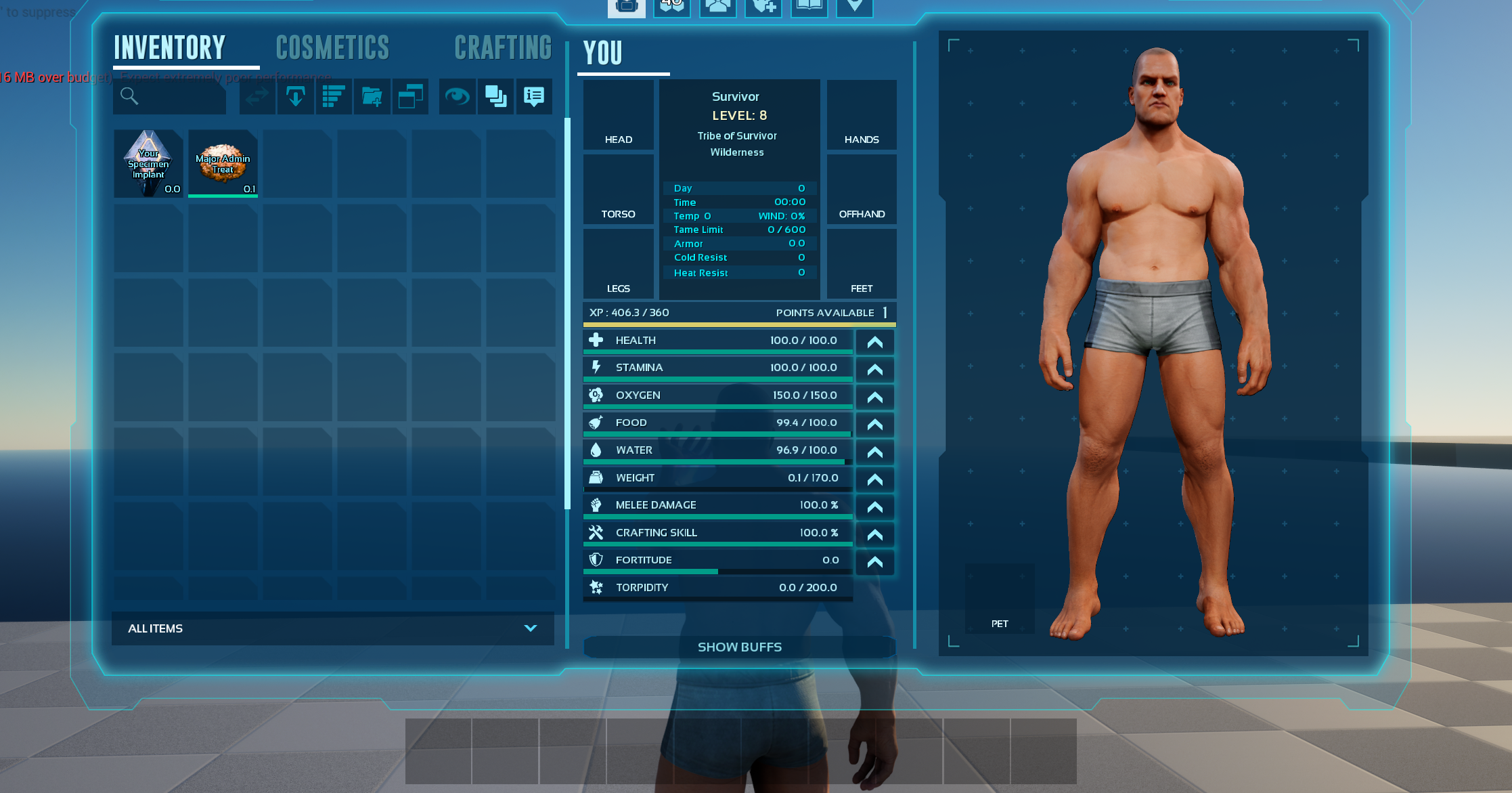Toggle the eye visibility button
This screenshot has height=793, width=1512.
[x=457, y=97]
